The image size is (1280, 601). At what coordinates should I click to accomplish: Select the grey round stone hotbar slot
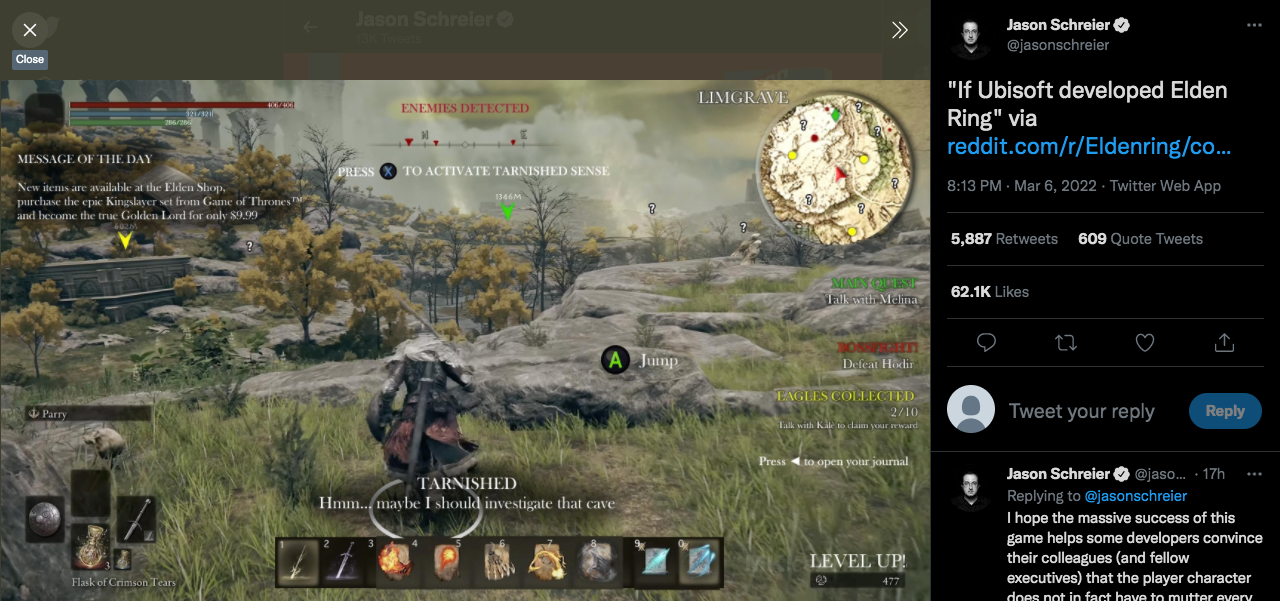tap(599, 564)
